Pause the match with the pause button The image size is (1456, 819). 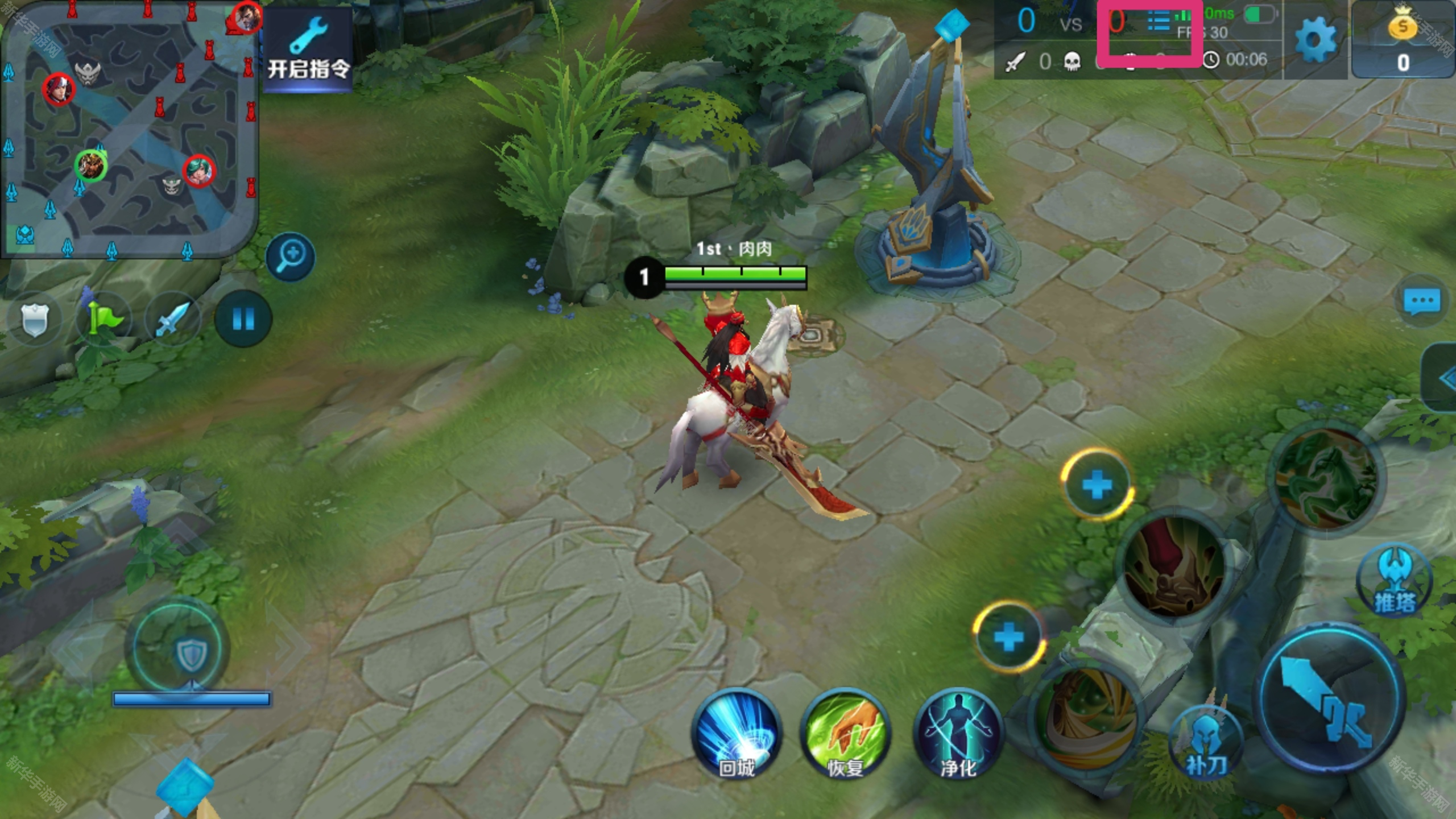243,319
